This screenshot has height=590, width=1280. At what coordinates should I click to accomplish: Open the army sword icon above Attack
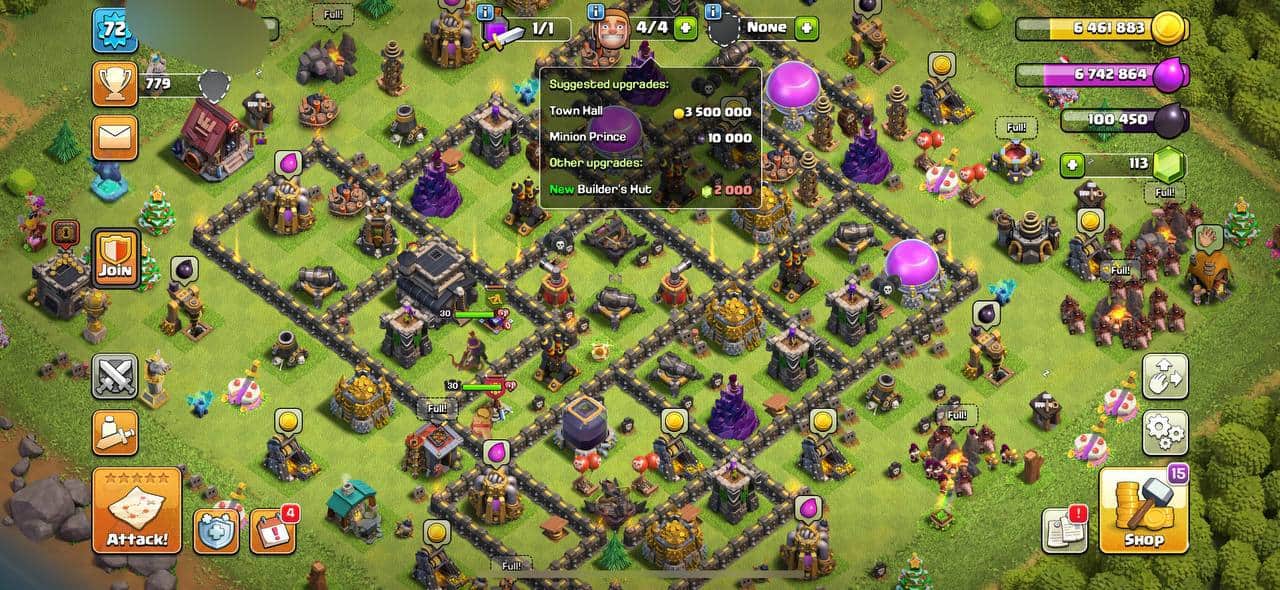coord(115,432)
